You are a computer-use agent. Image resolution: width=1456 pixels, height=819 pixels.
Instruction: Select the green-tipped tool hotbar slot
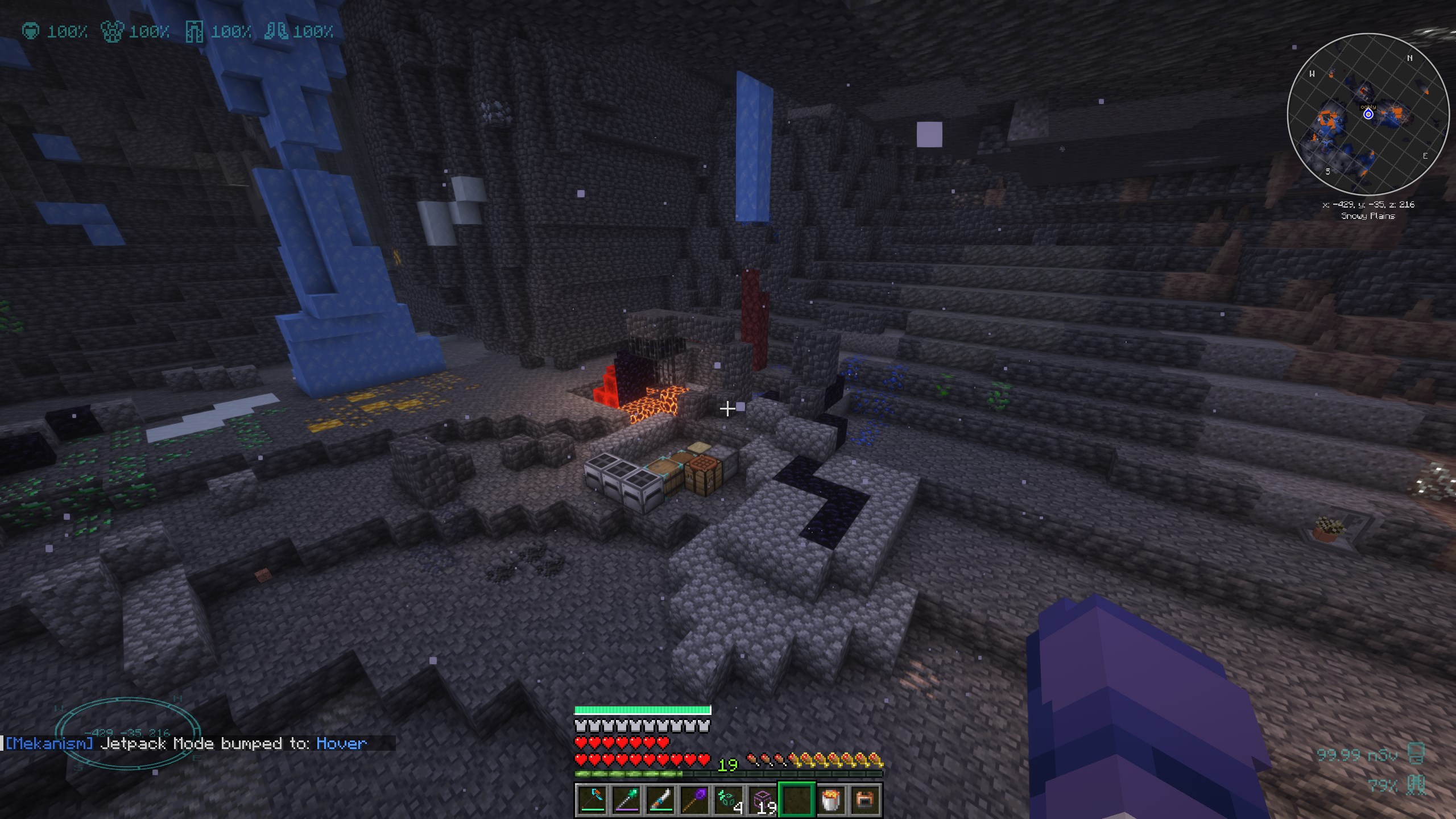click(x=626, y=800)
